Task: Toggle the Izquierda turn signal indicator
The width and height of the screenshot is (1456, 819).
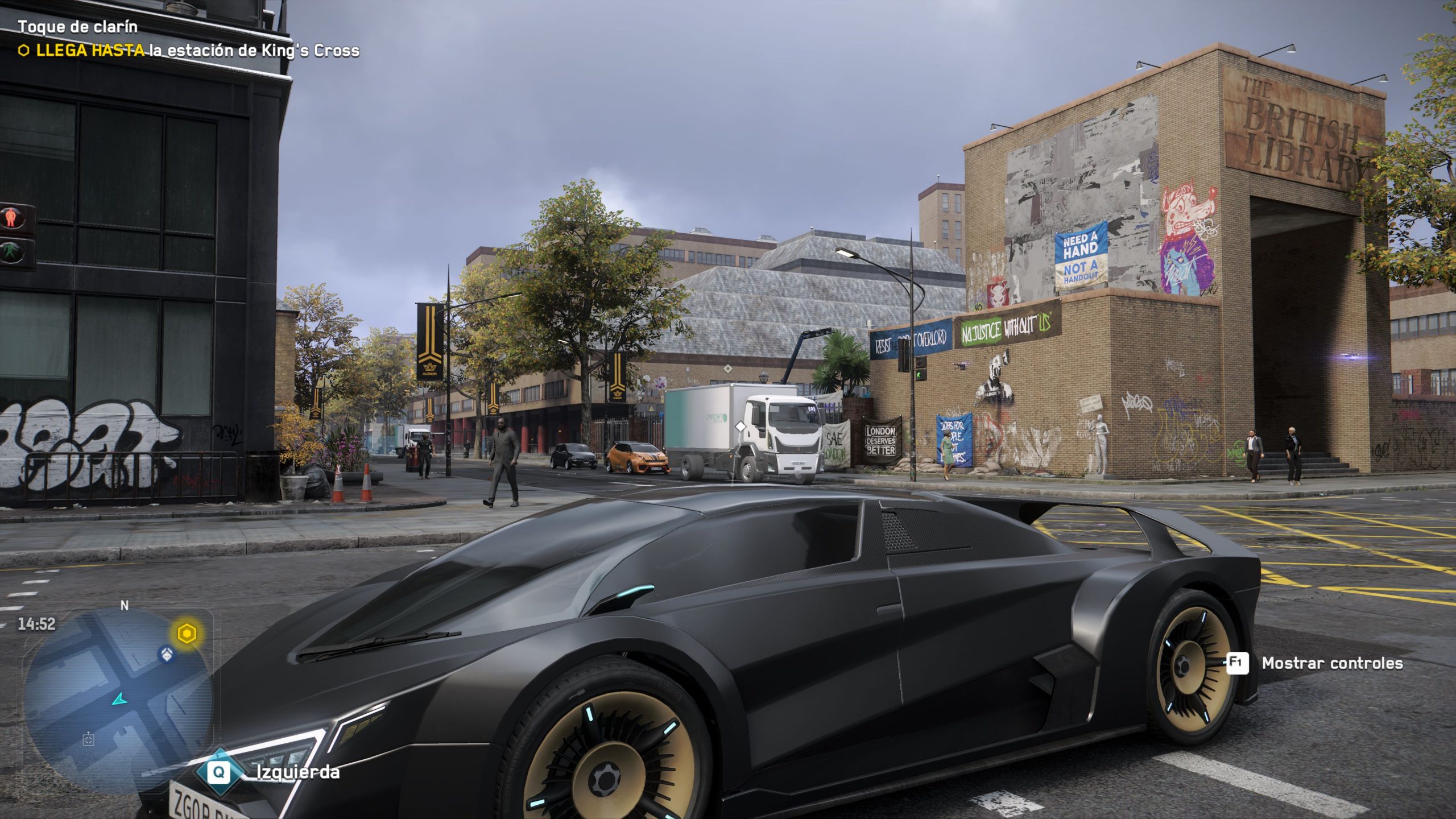Action: (296, 772)
